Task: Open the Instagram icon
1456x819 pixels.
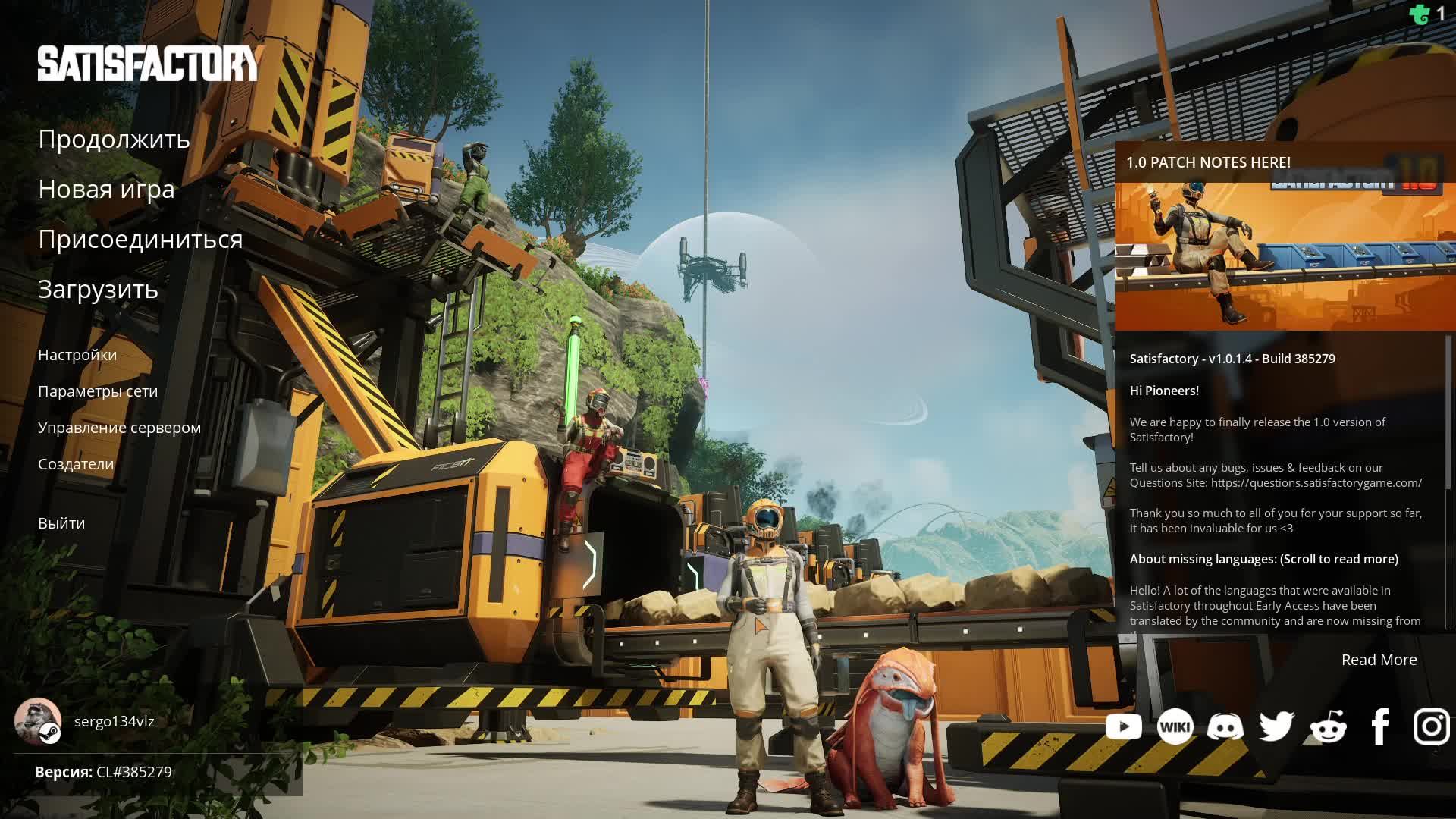Action: (x=1431, y=726)
